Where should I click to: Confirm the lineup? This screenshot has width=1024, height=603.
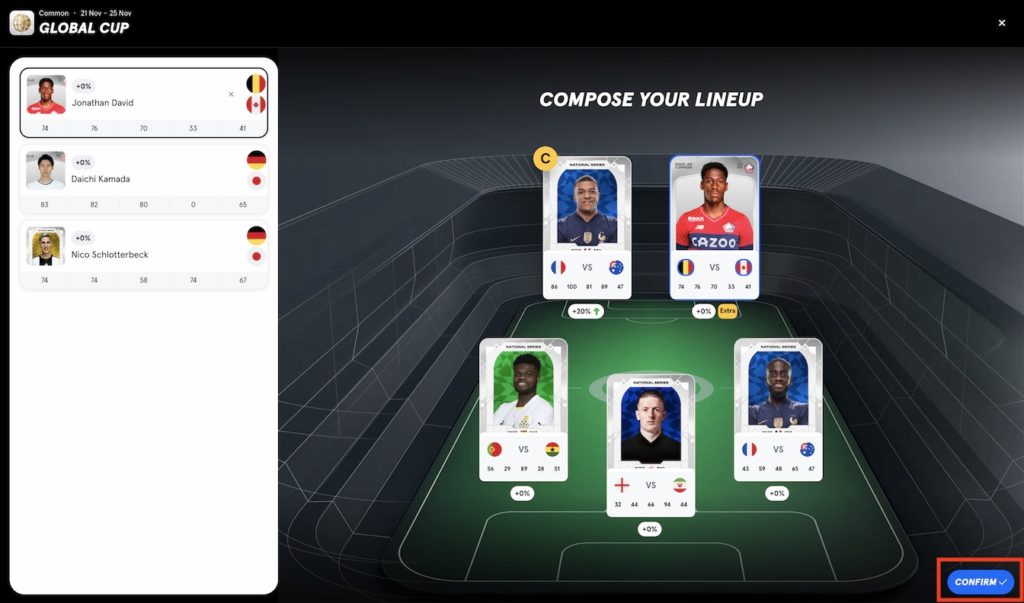980,582
